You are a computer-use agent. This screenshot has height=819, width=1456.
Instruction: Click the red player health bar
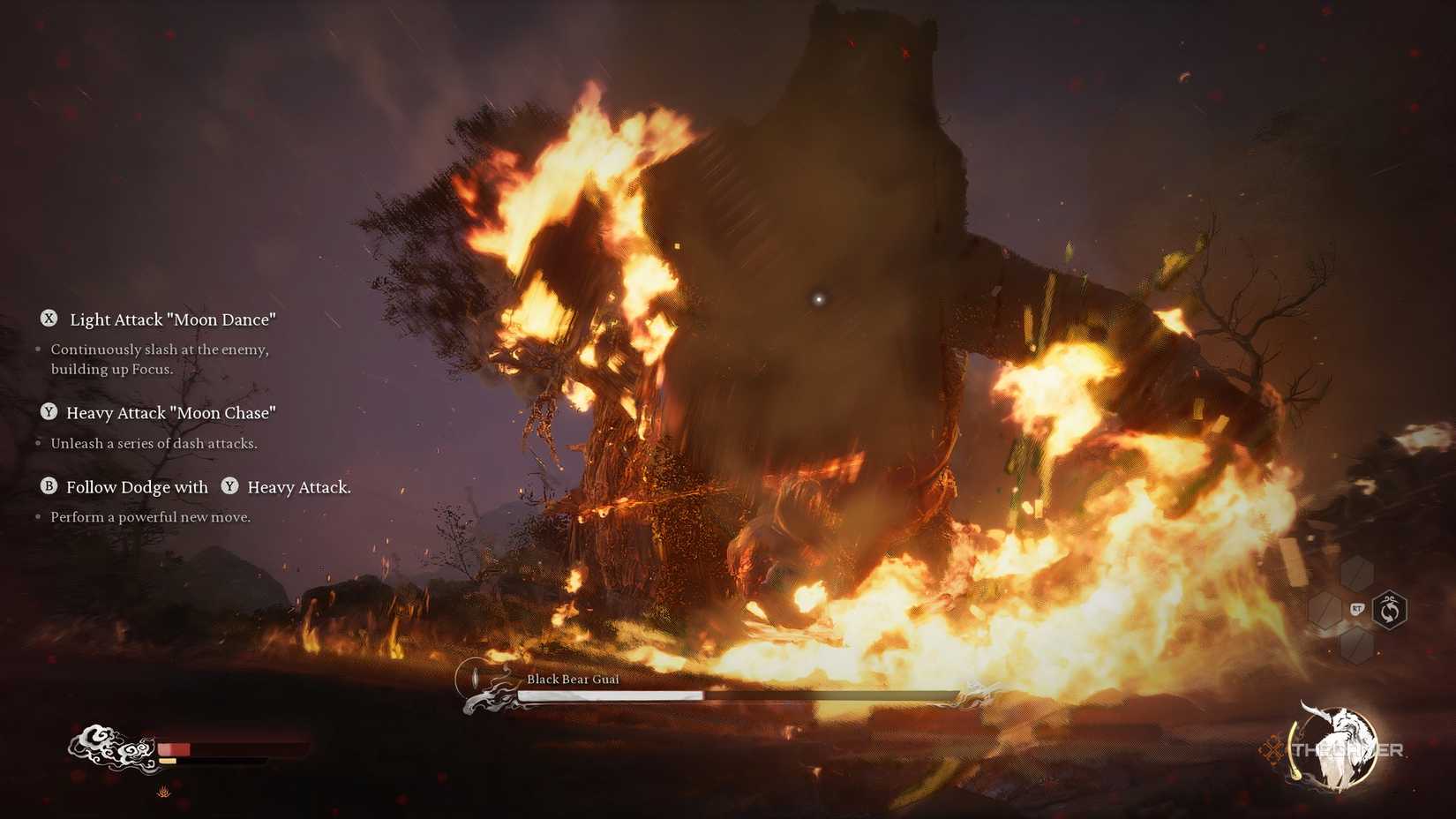click(x=176, y=748)
